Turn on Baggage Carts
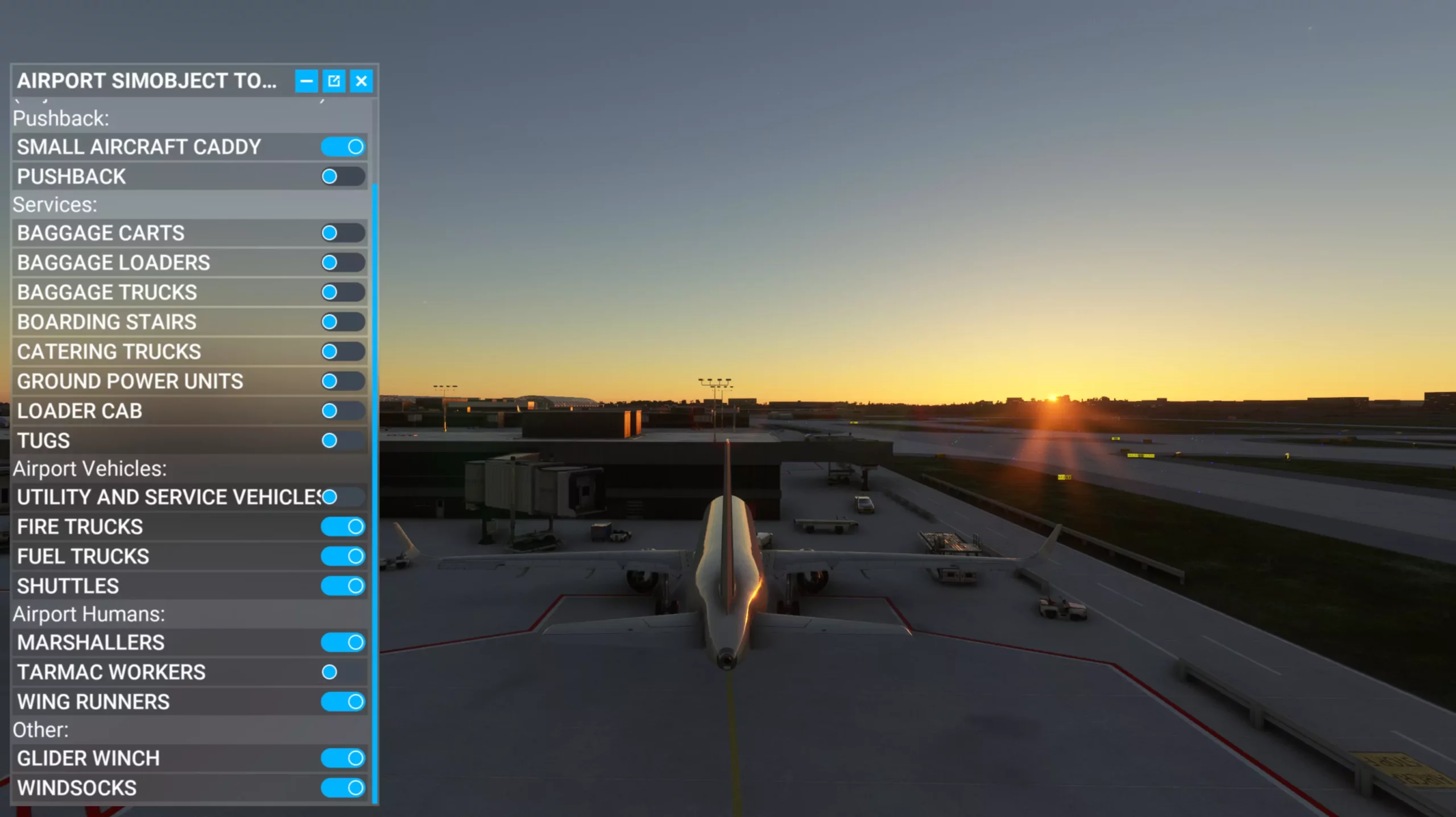 [343, 233]
